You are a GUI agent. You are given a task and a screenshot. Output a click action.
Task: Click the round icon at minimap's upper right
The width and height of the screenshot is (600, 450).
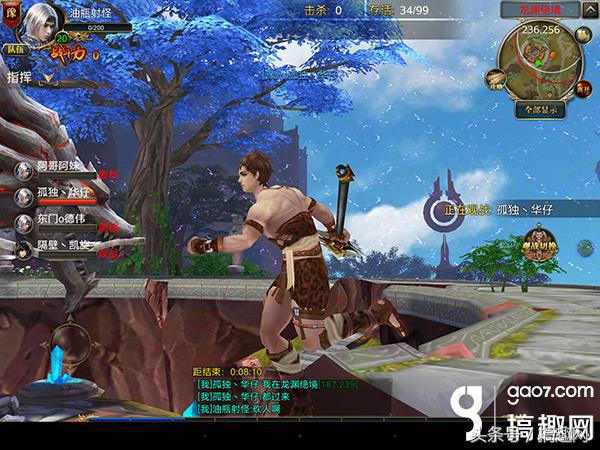pyautogui.click(x=585, y=35)
